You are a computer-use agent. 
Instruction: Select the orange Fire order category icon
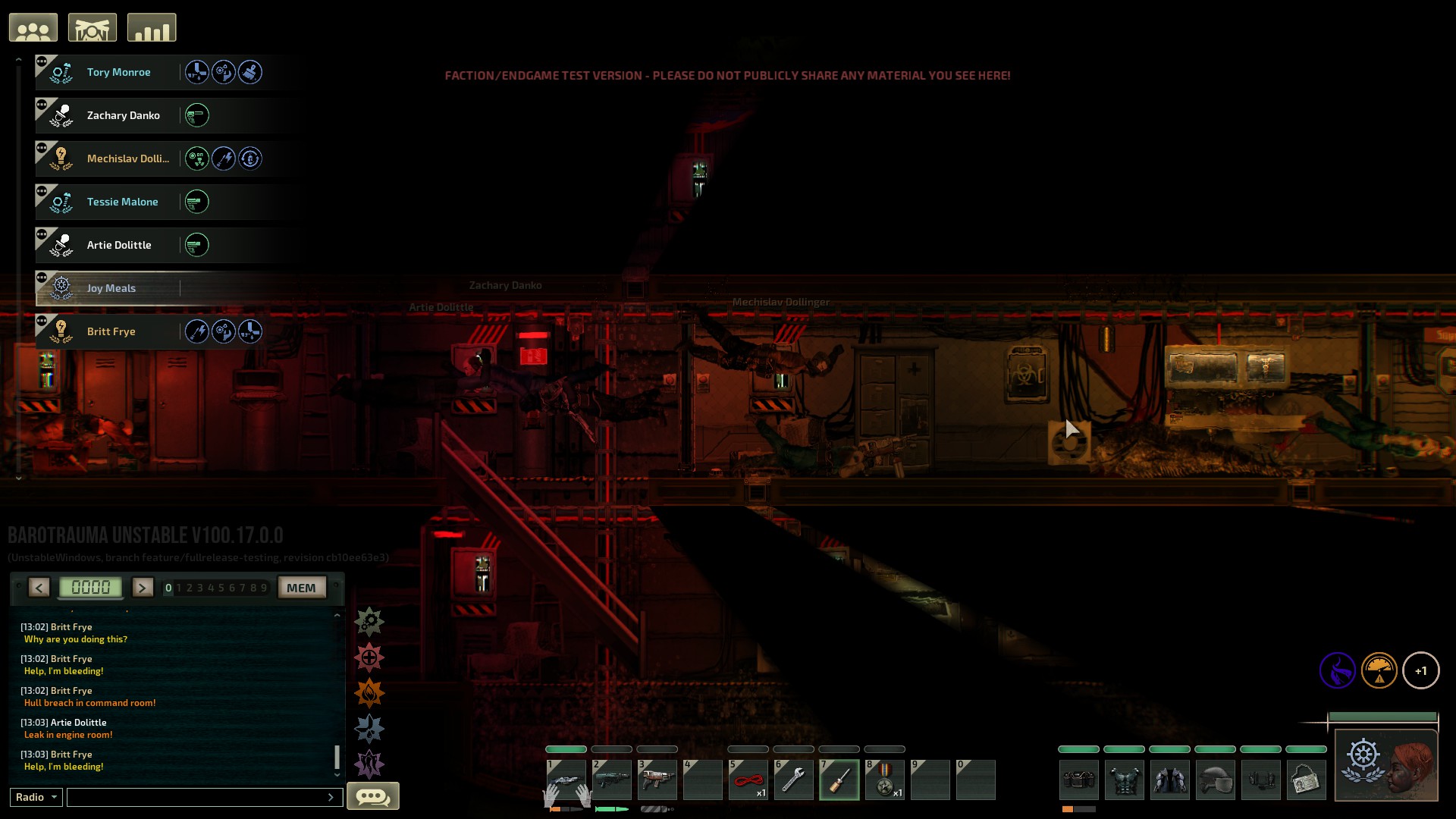[370, 692]
